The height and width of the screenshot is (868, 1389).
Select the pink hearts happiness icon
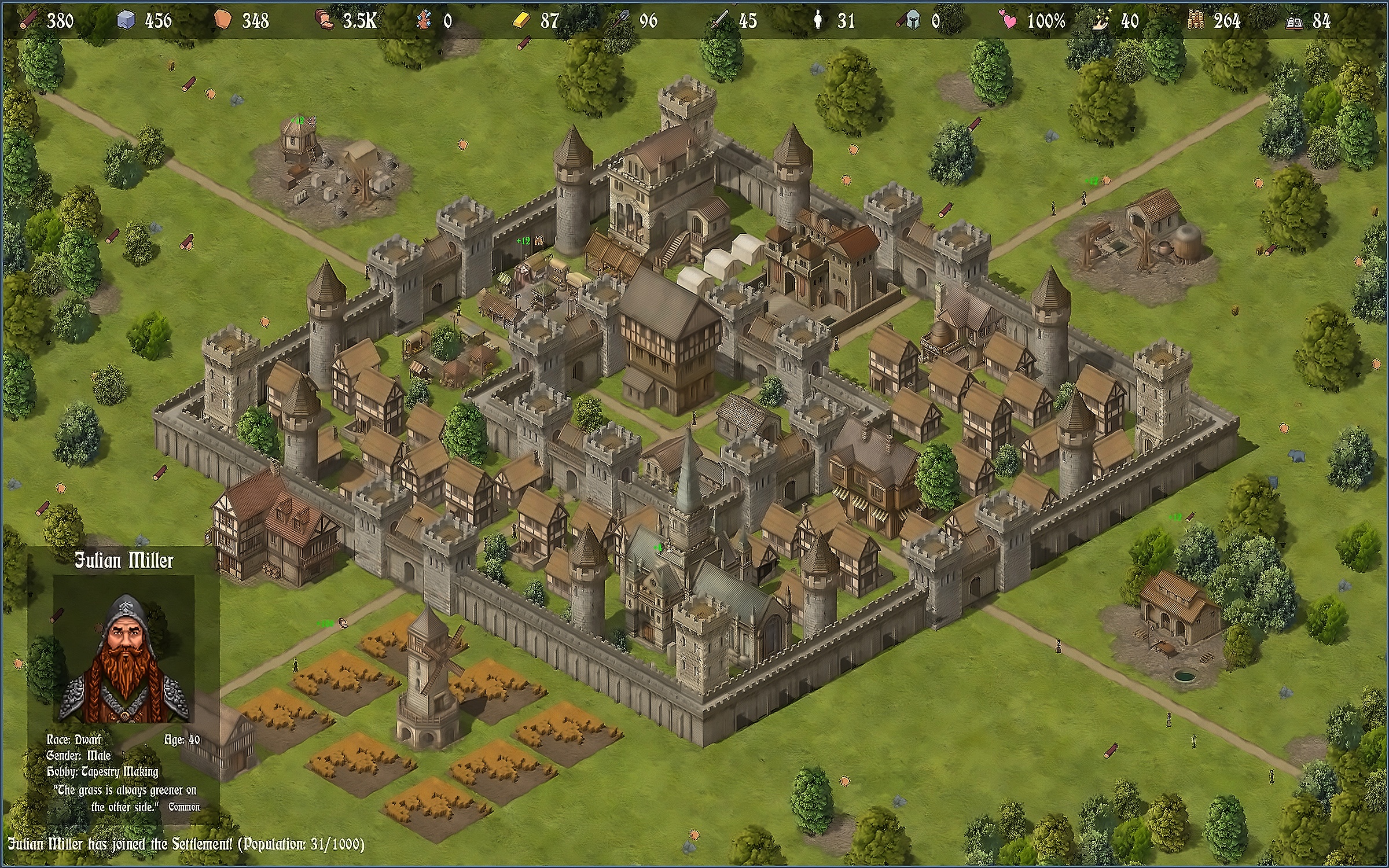[1008, 20]
